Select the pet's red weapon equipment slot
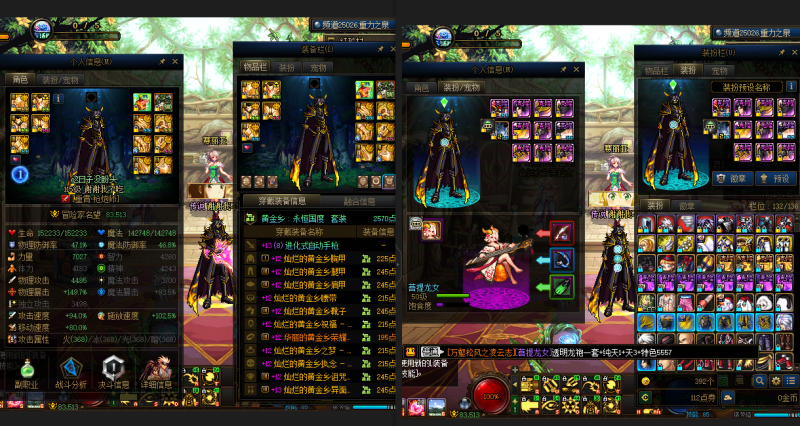800x426 pixels. (x=562, y=233)
